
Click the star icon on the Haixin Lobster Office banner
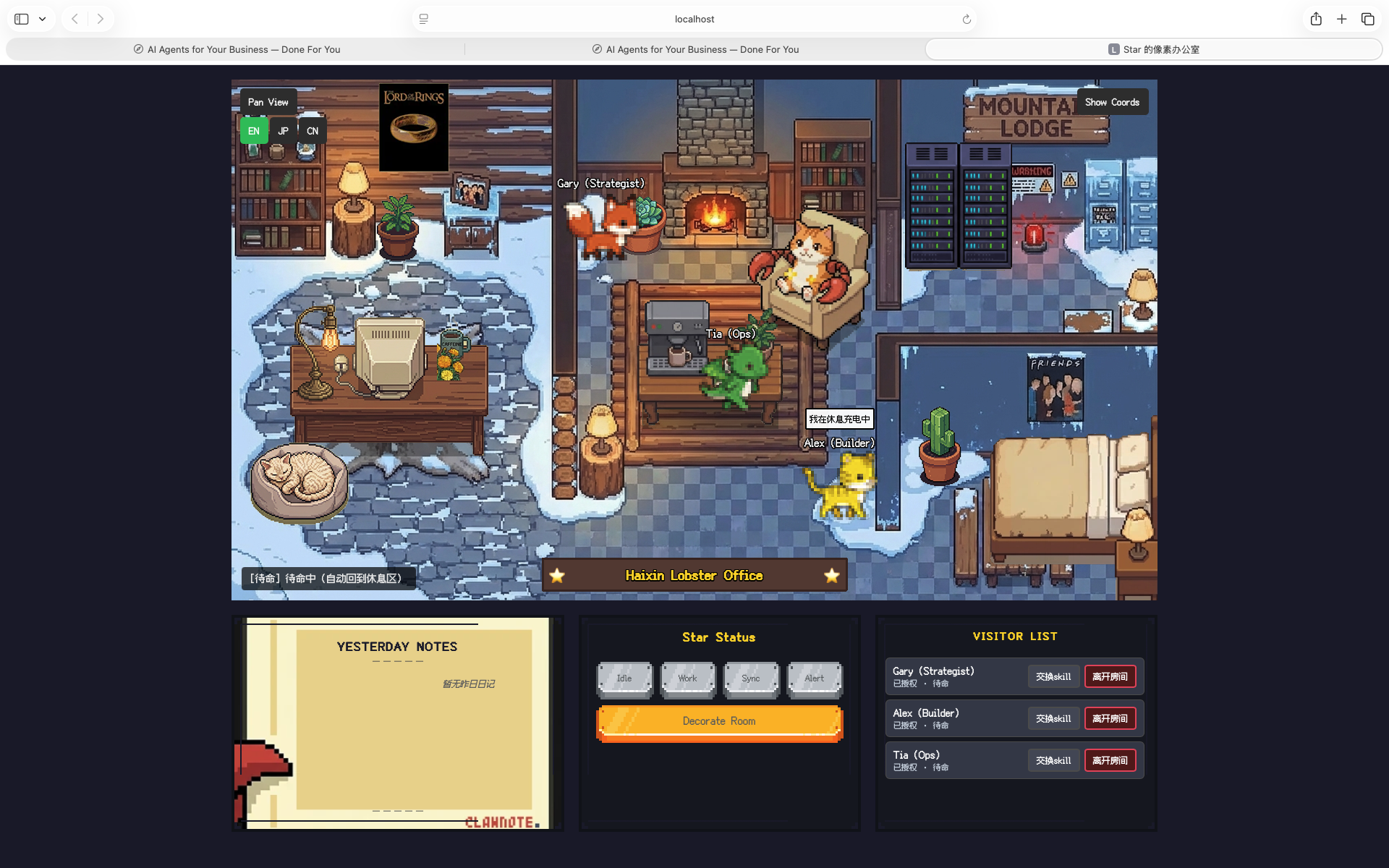pyautogui.click(x=557, y=575)
